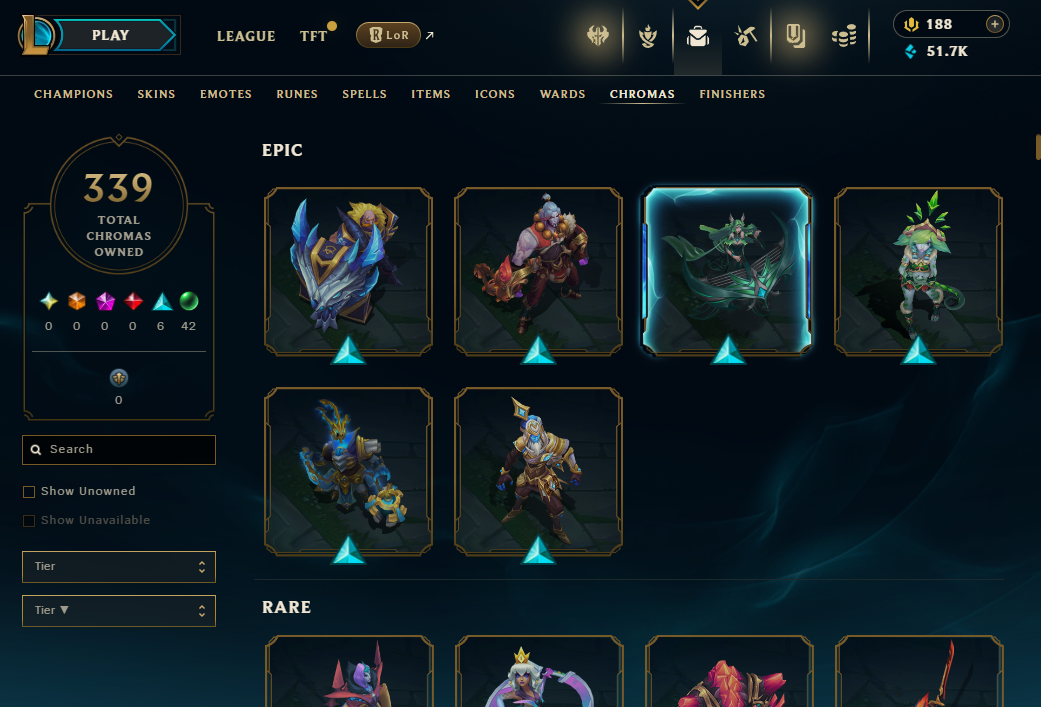Click the chroma search field
Image resolution: width=1041 pixels, height=707 pixels.
pyautogui.click(x=119, y=450)
